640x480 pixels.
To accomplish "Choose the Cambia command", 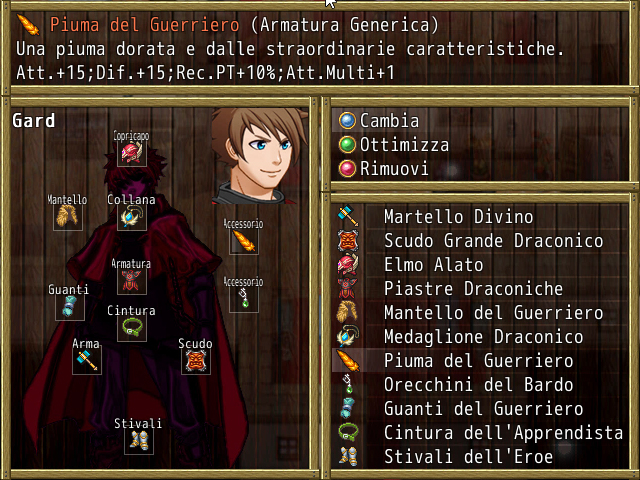I will click(389, 121).
